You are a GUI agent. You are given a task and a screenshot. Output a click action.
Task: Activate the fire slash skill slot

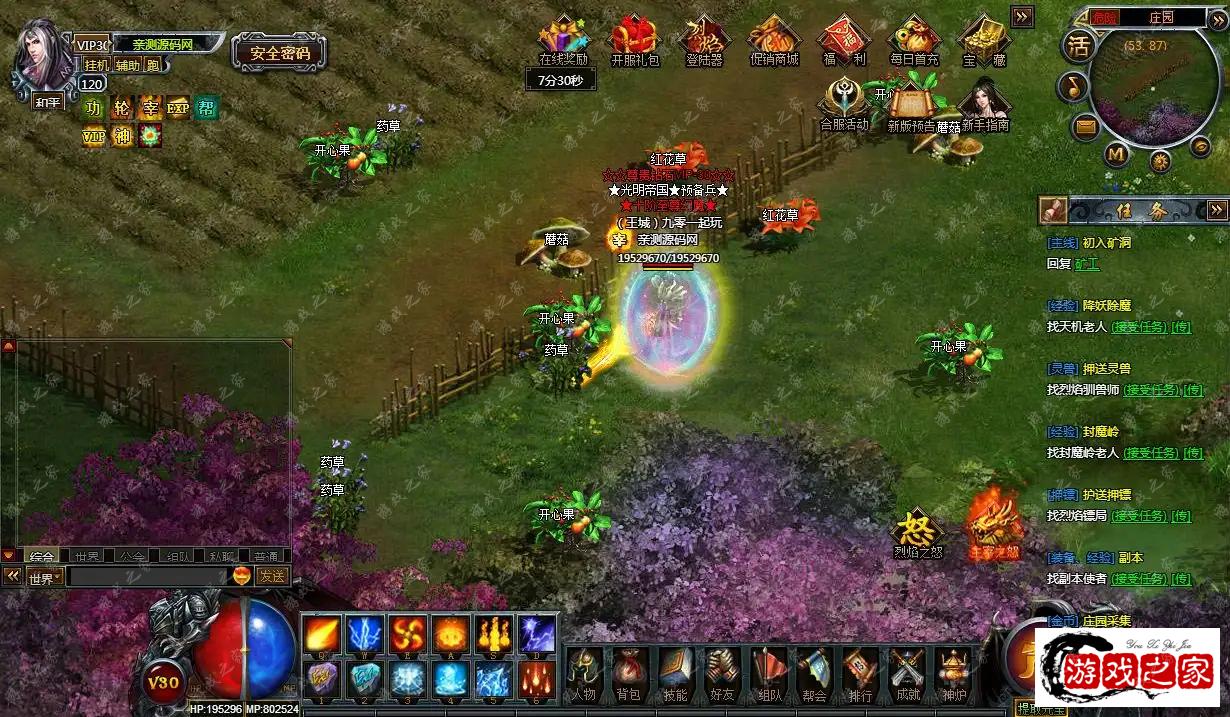(321, 633)
